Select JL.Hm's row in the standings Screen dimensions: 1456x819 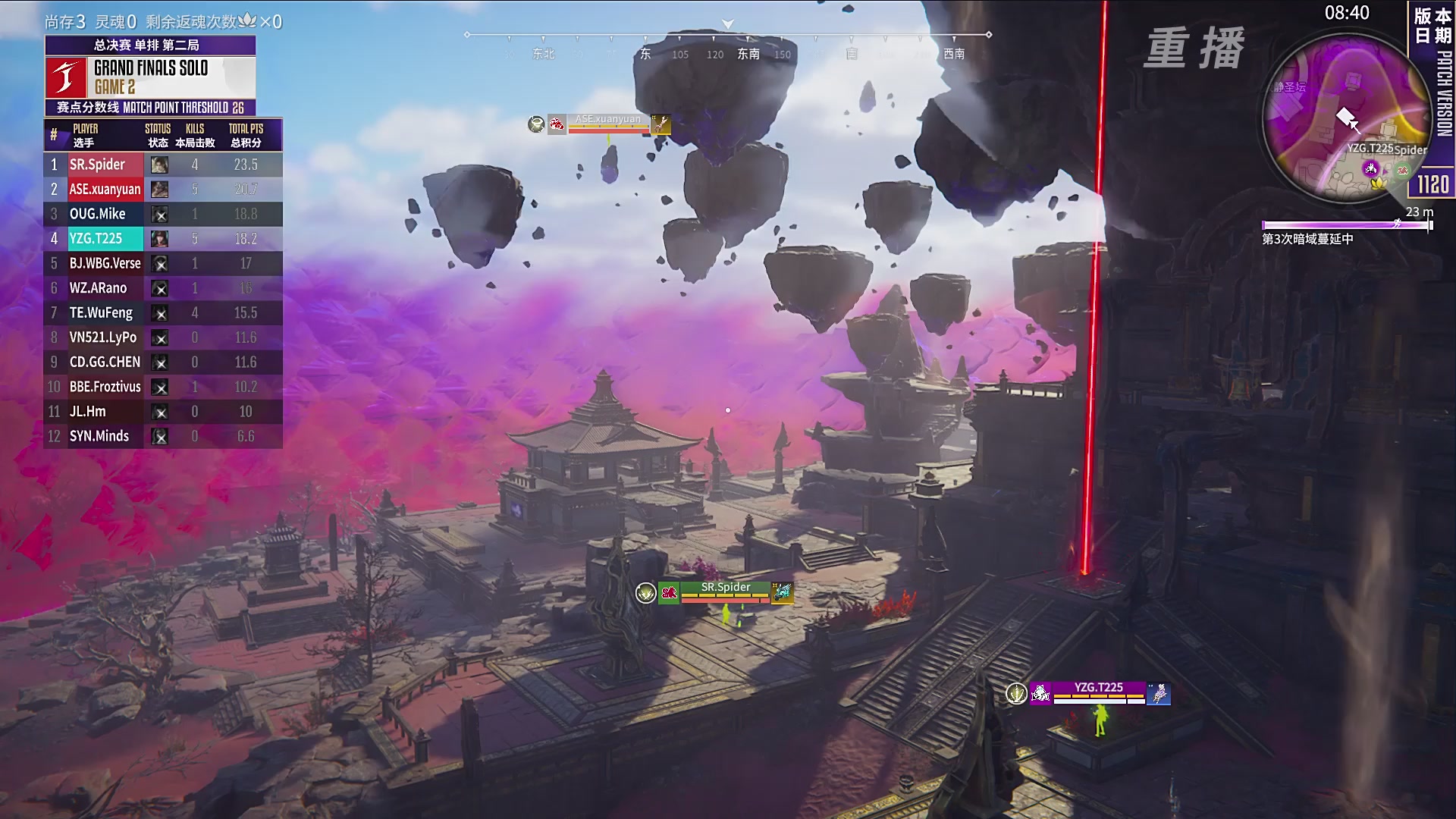click(163, 412)
